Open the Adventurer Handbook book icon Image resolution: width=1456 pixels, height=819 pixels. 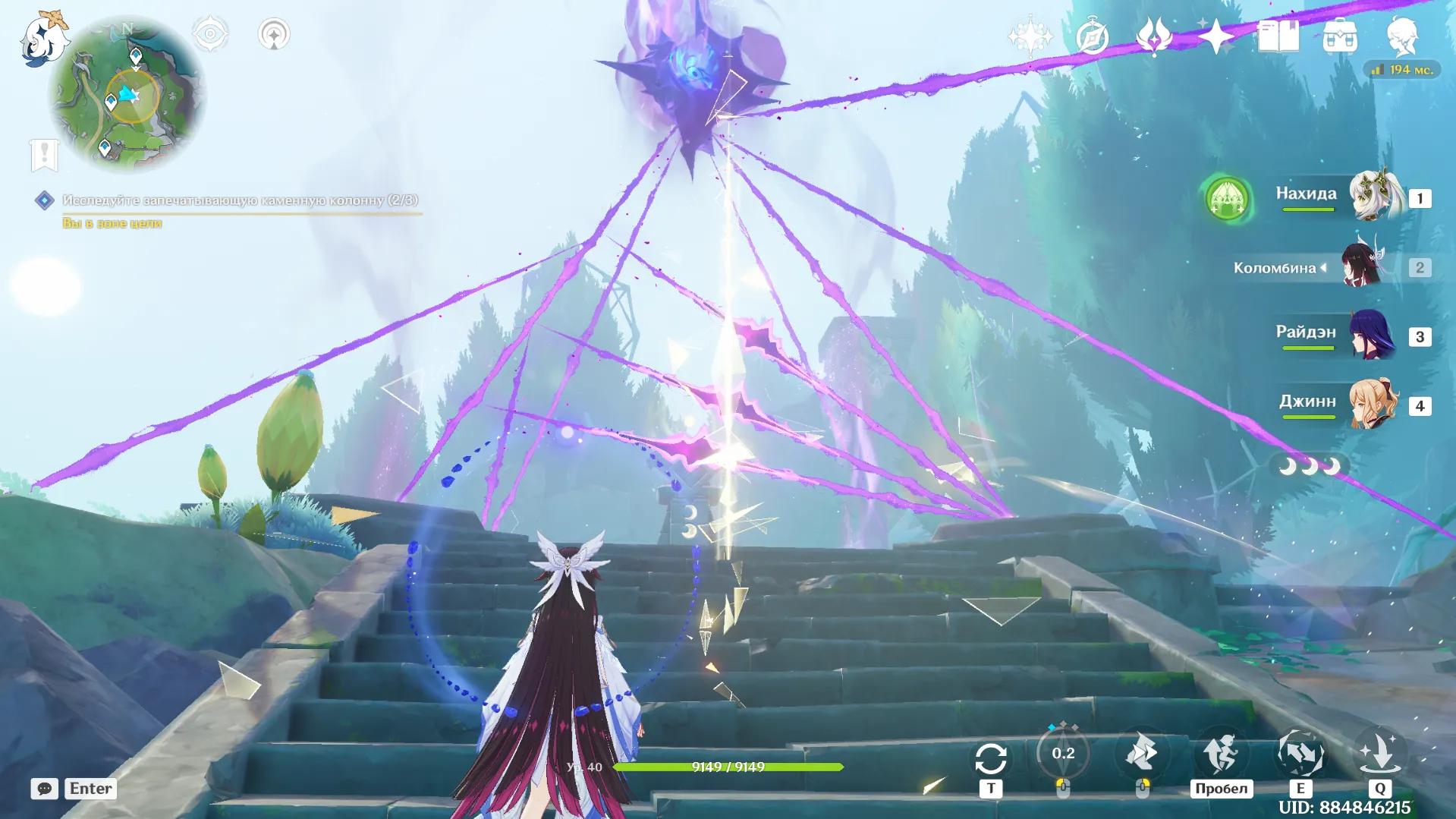pyautogui.click(x=1279, y=36)
